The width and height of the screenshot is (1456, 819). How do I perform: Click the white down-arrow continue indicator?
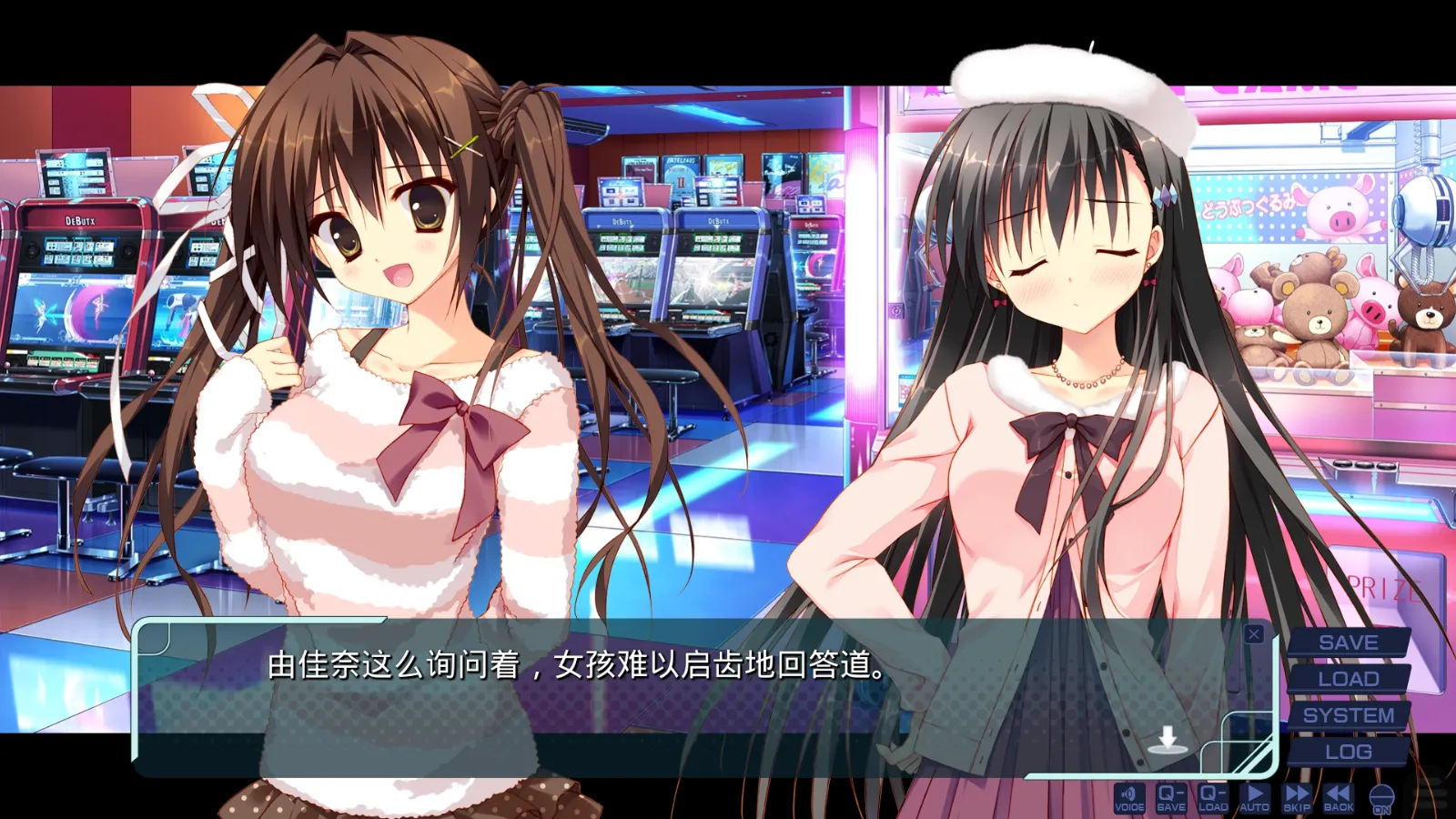1169,737
